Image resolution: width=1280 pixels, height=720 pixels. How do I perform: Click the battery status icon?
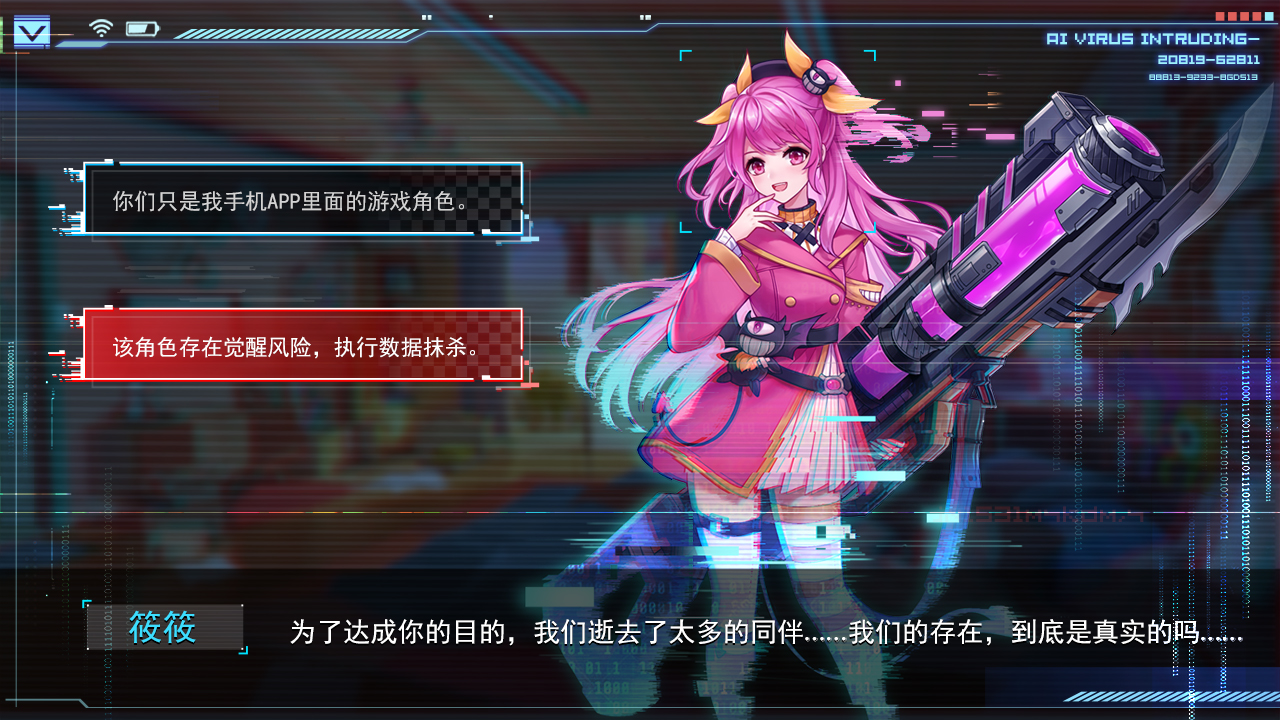(143, 28)
